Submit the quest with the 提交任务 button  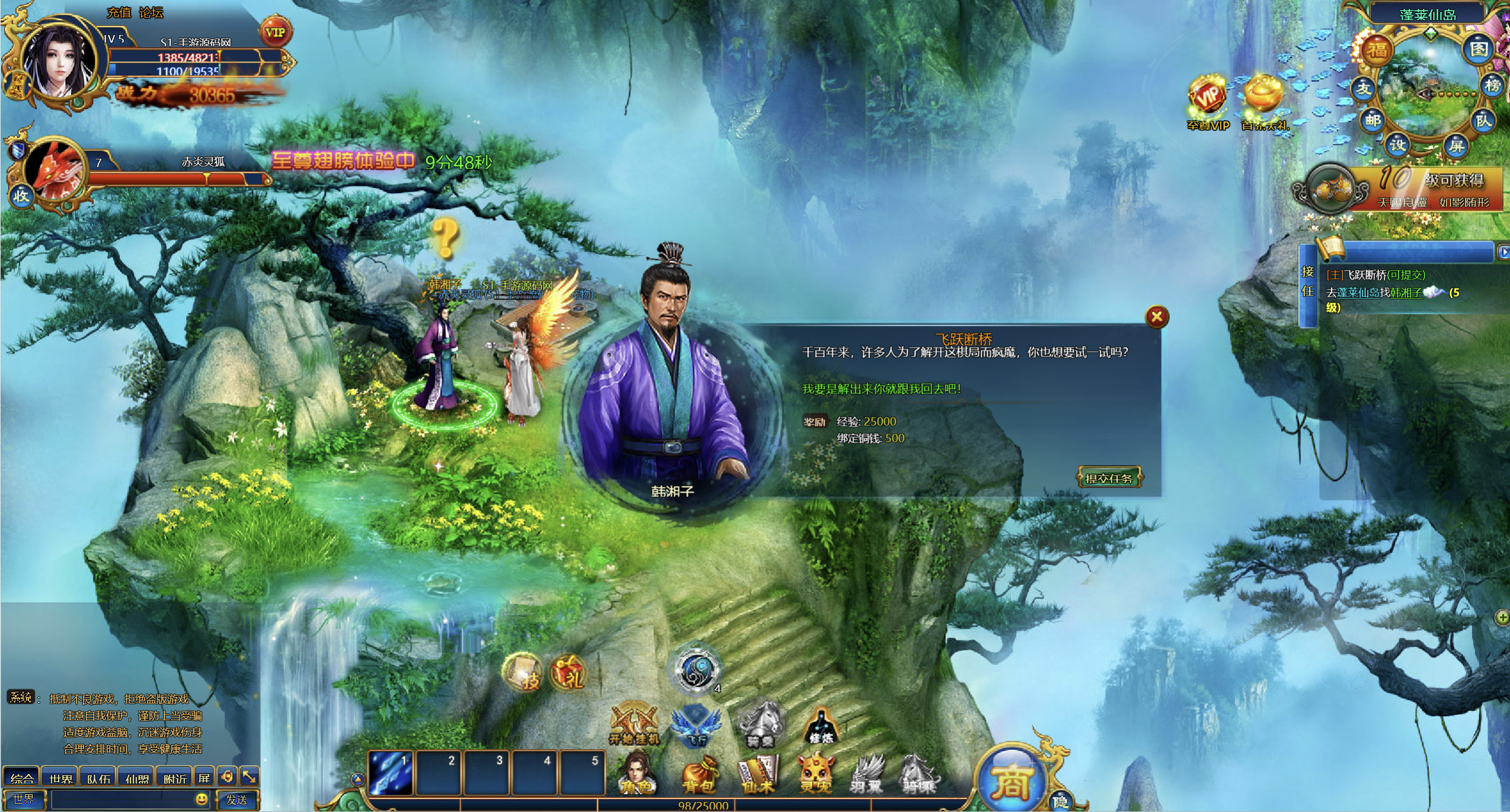point(1109,478)
